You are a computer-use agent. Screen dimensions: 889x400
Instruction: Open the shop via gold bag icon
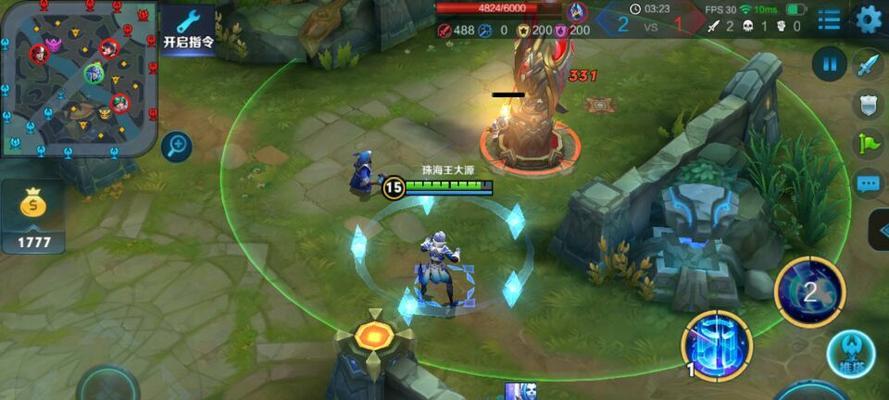33,207
